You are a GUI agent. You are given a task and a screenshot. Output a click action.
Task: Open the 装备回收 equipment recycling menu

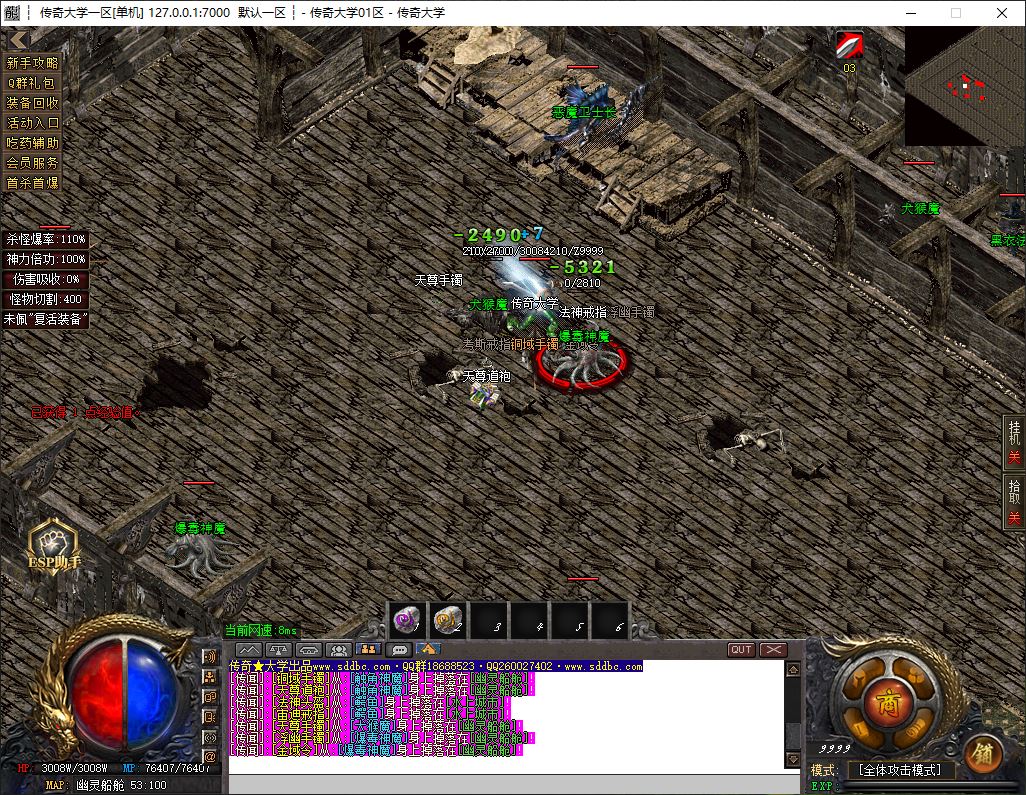coord(33,103)
